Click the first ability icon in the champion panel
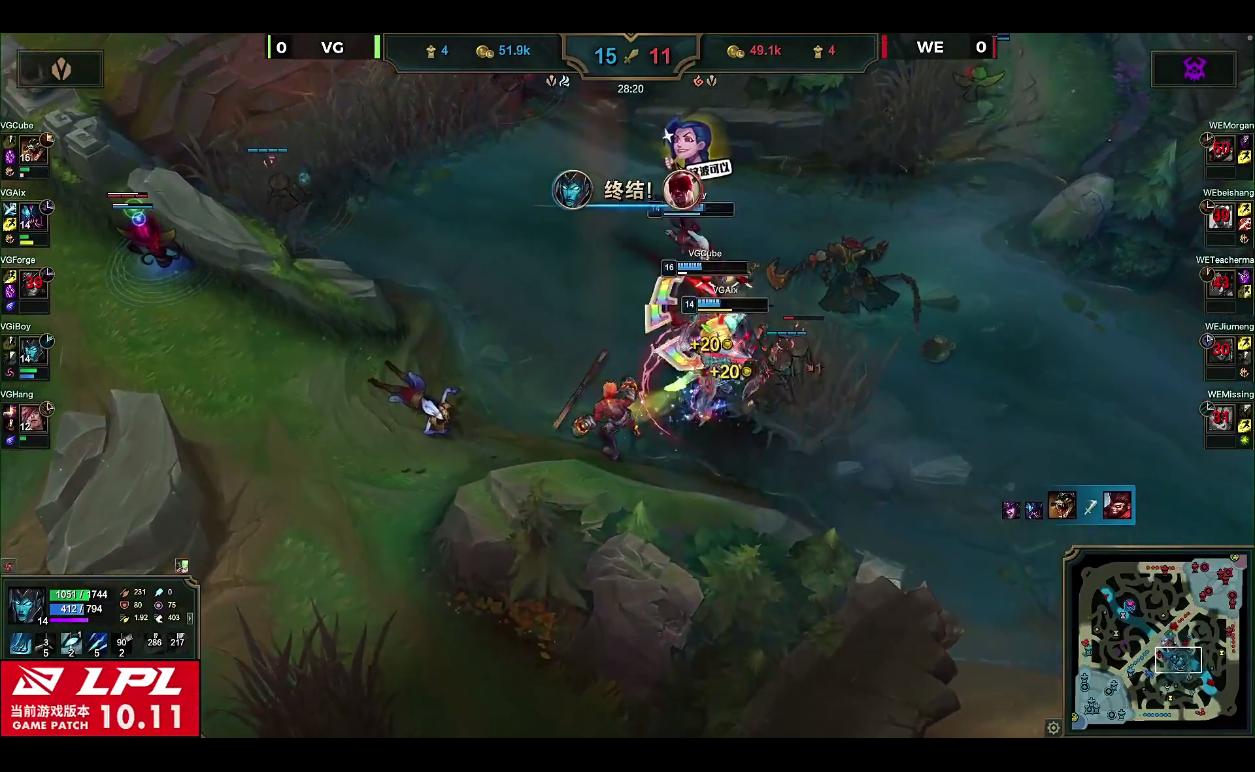The height and width of the screenshot is (772, 1255). pos(21,643)
